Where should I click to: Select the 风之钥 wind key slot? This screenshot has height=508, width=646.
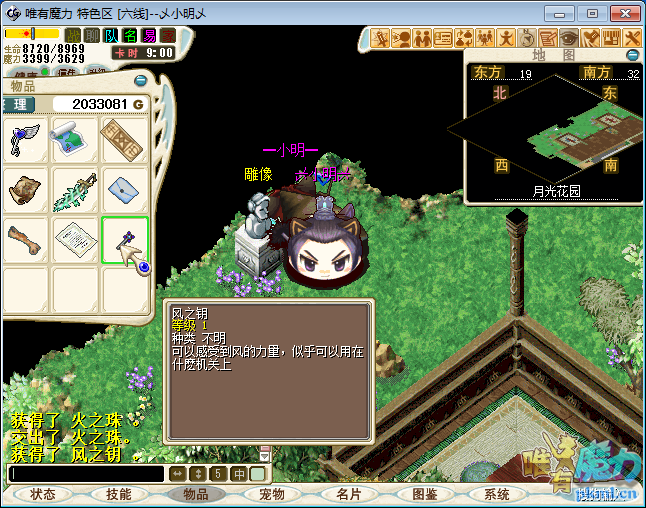click(x=125, y=240)
